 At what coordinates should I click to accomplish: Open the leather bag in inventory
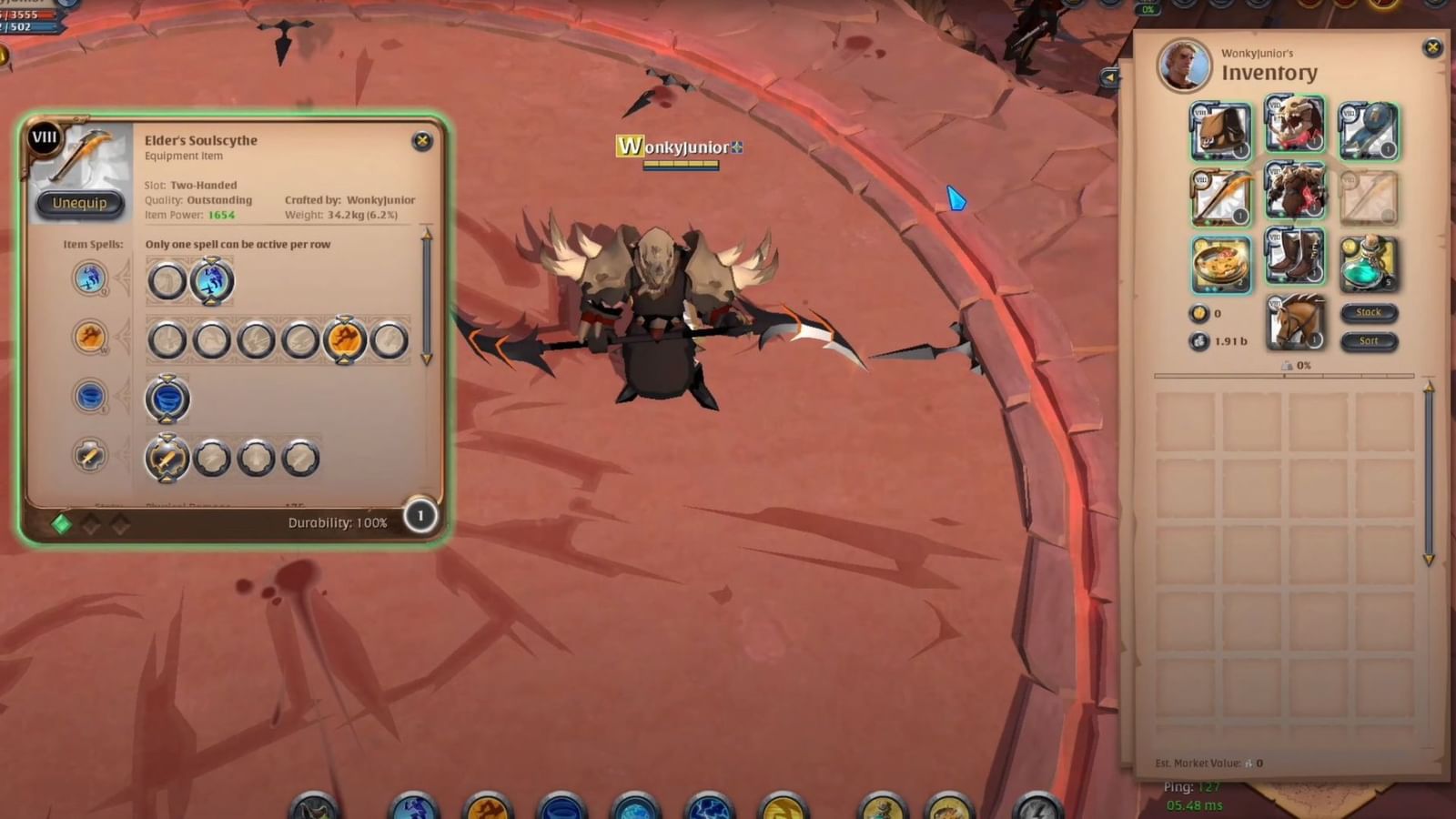point(1221,130)
